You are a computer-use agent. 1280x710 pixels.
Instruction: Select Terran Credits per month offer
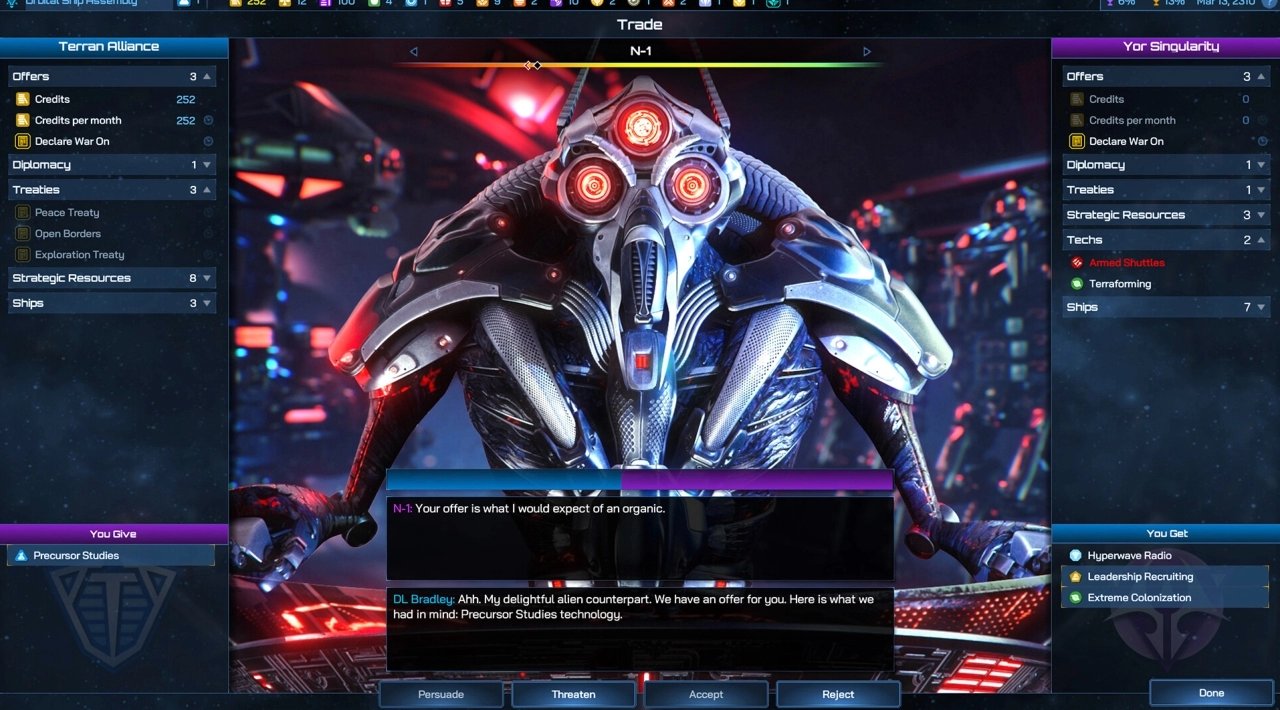coord(78,120)
